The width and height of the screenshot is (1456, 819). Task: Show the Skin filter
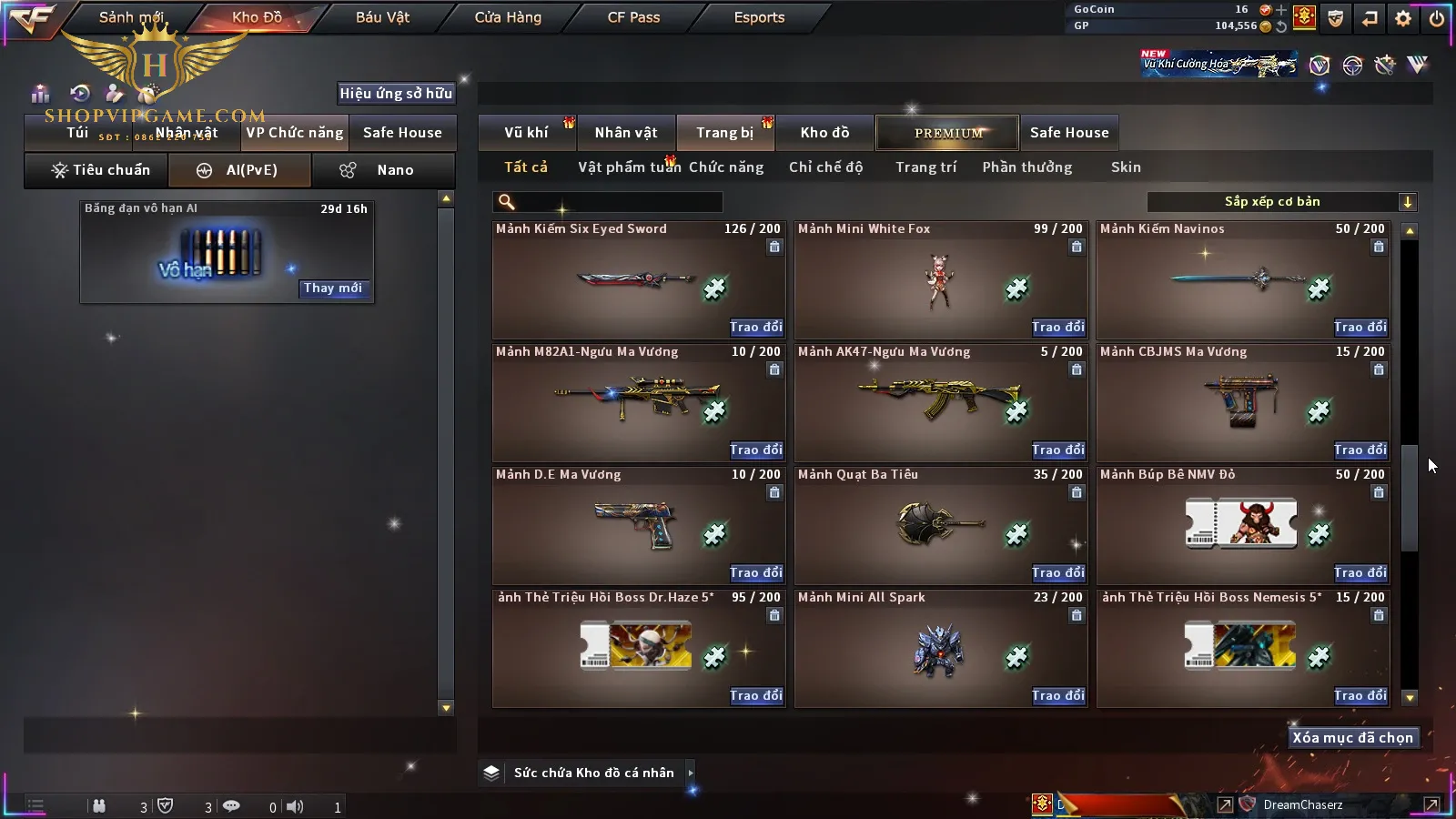pos(1126,167)
